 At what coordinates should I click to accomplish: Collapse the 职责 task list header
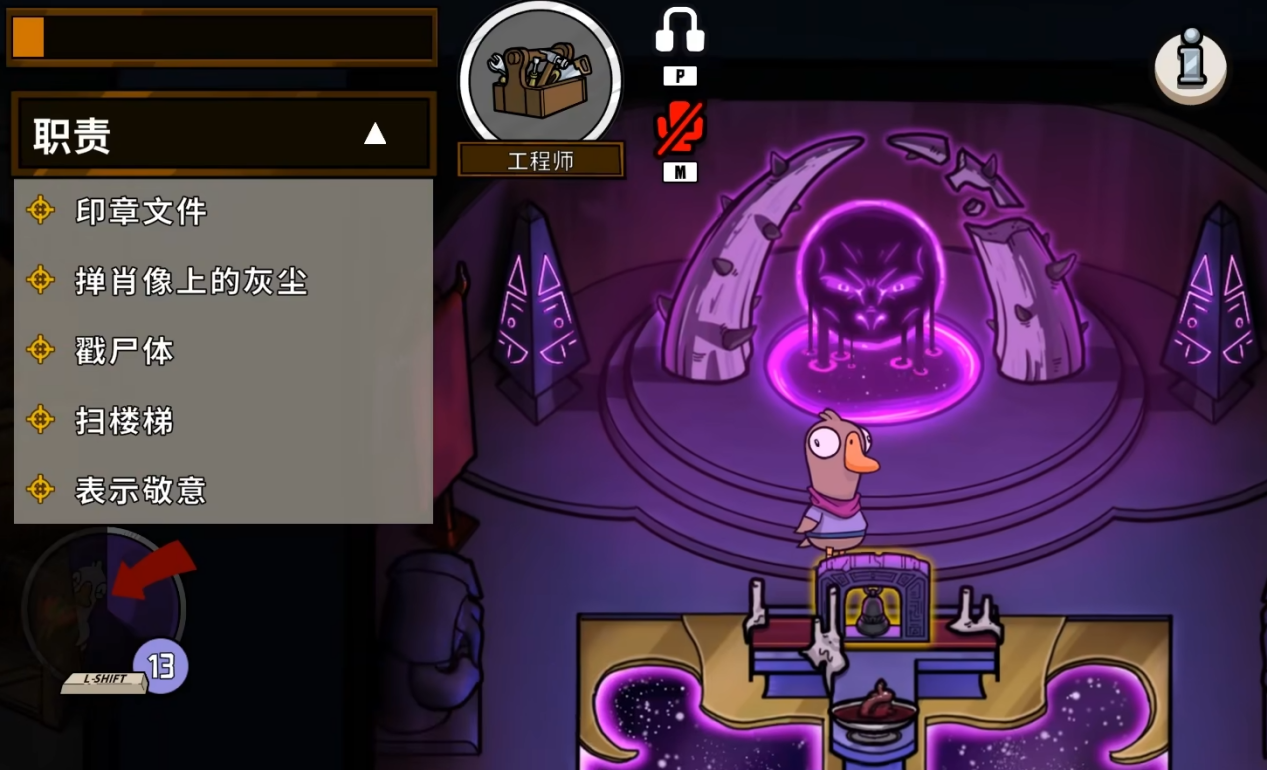[x=374, y=134]
